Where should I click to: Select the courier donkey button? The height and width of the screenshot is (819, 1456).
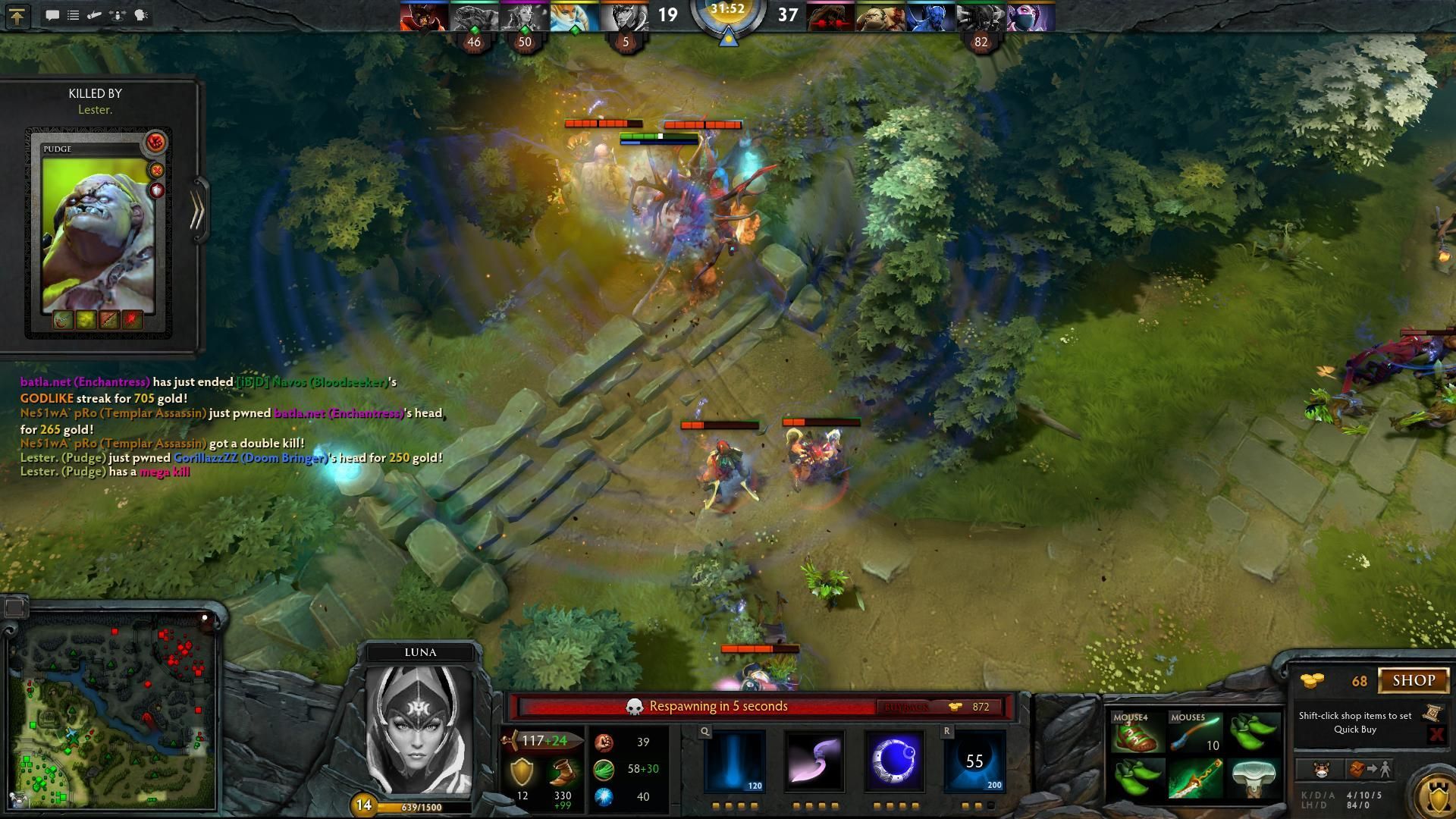click(1321, 770)
